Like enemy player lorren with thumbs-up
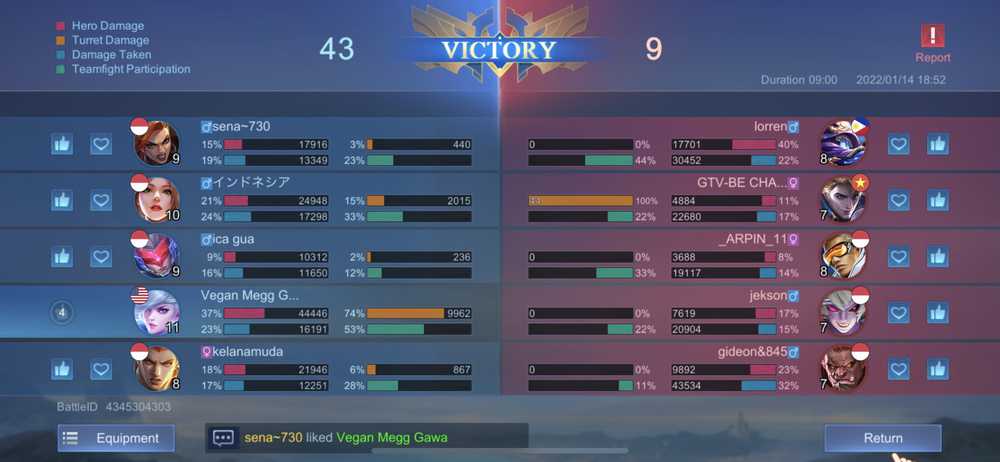Viewport: 1000px width, 462px height. pos(937,144)
